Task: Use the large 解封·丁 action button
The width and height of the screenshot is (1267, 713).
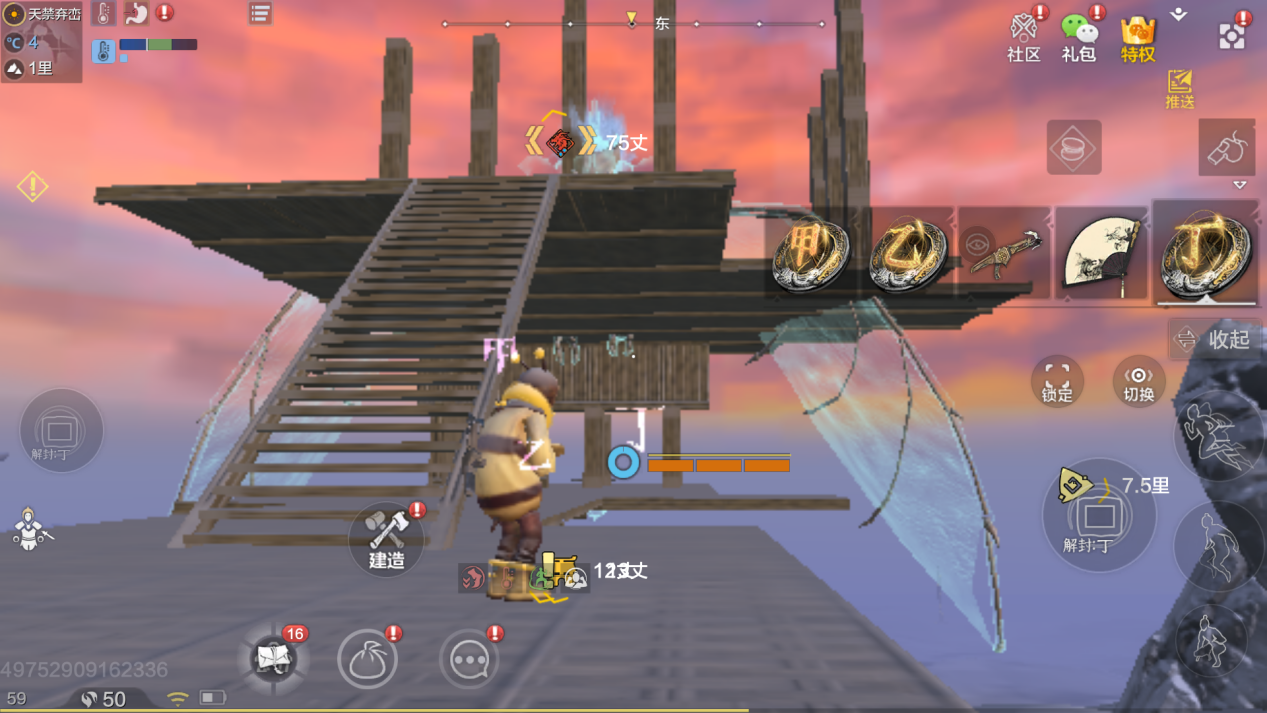Action: [1099, 516]
